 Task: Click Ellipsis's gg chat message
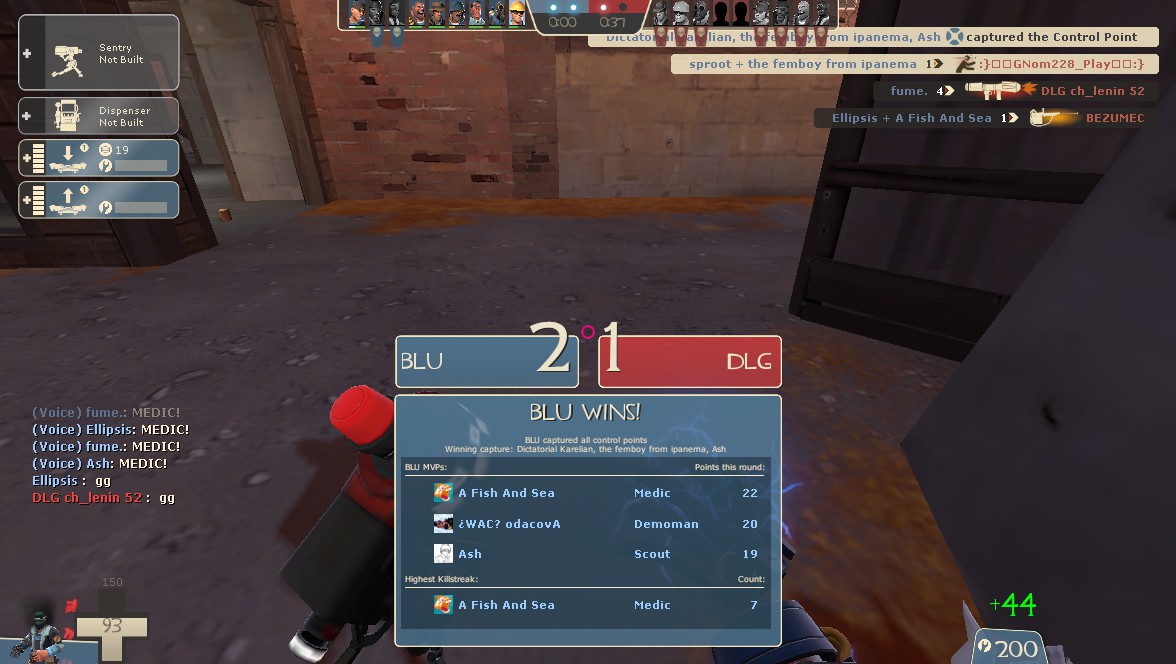coord(72,481)
